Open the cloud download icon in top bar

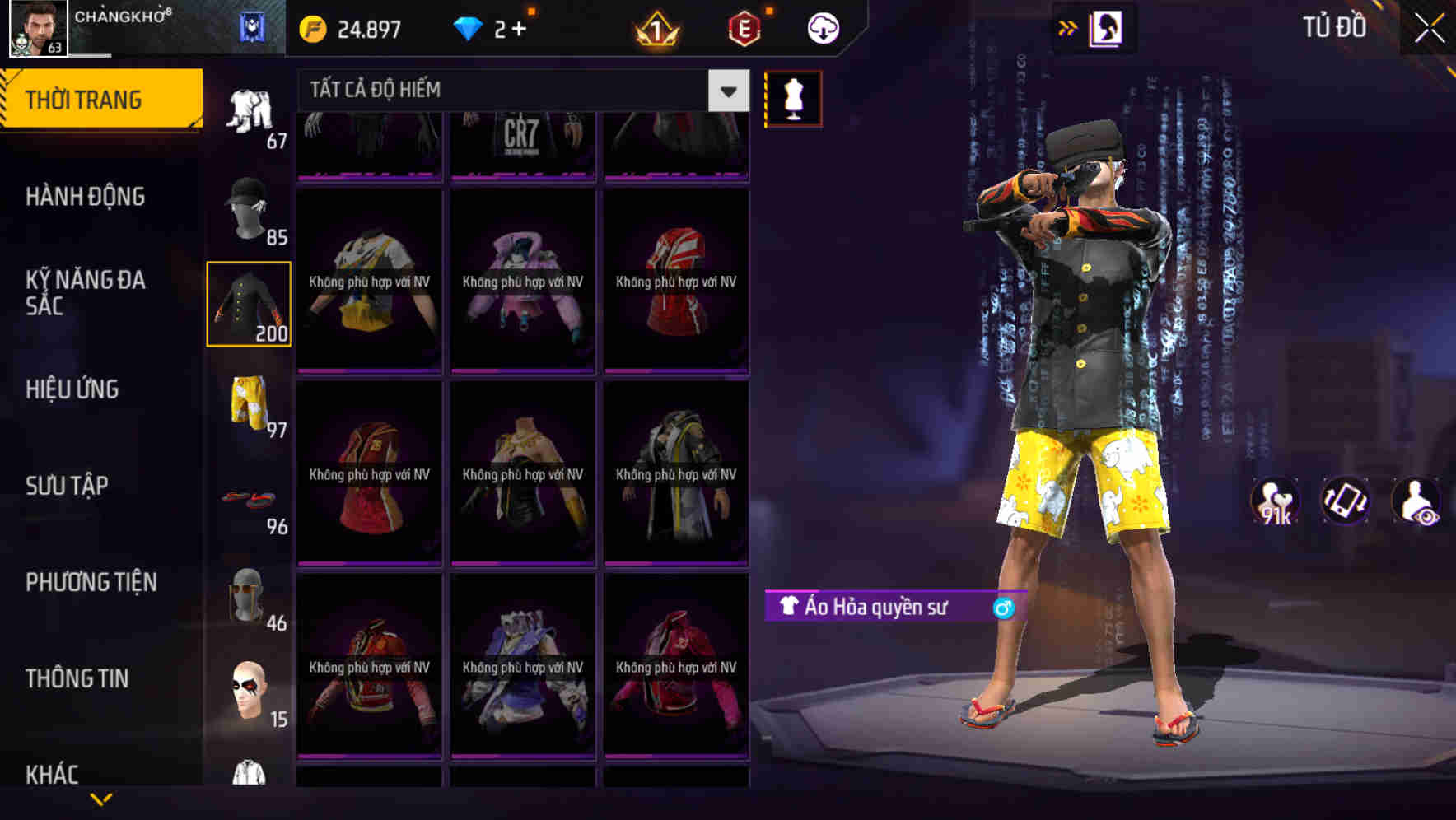(x=821, y=27)
